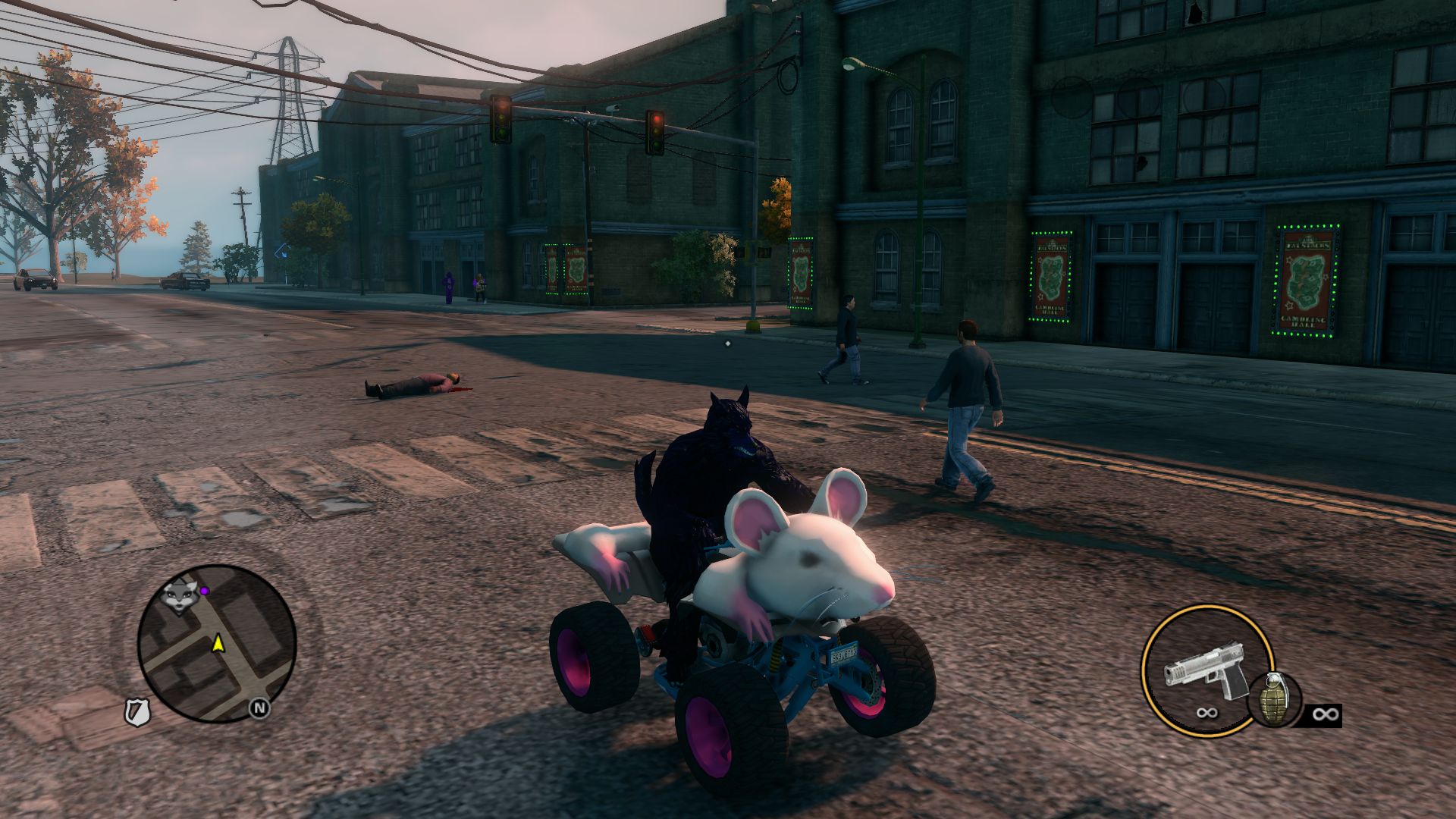Select the grenade icon
This screenshot has width=1456, height=819.
(1274, 698)
